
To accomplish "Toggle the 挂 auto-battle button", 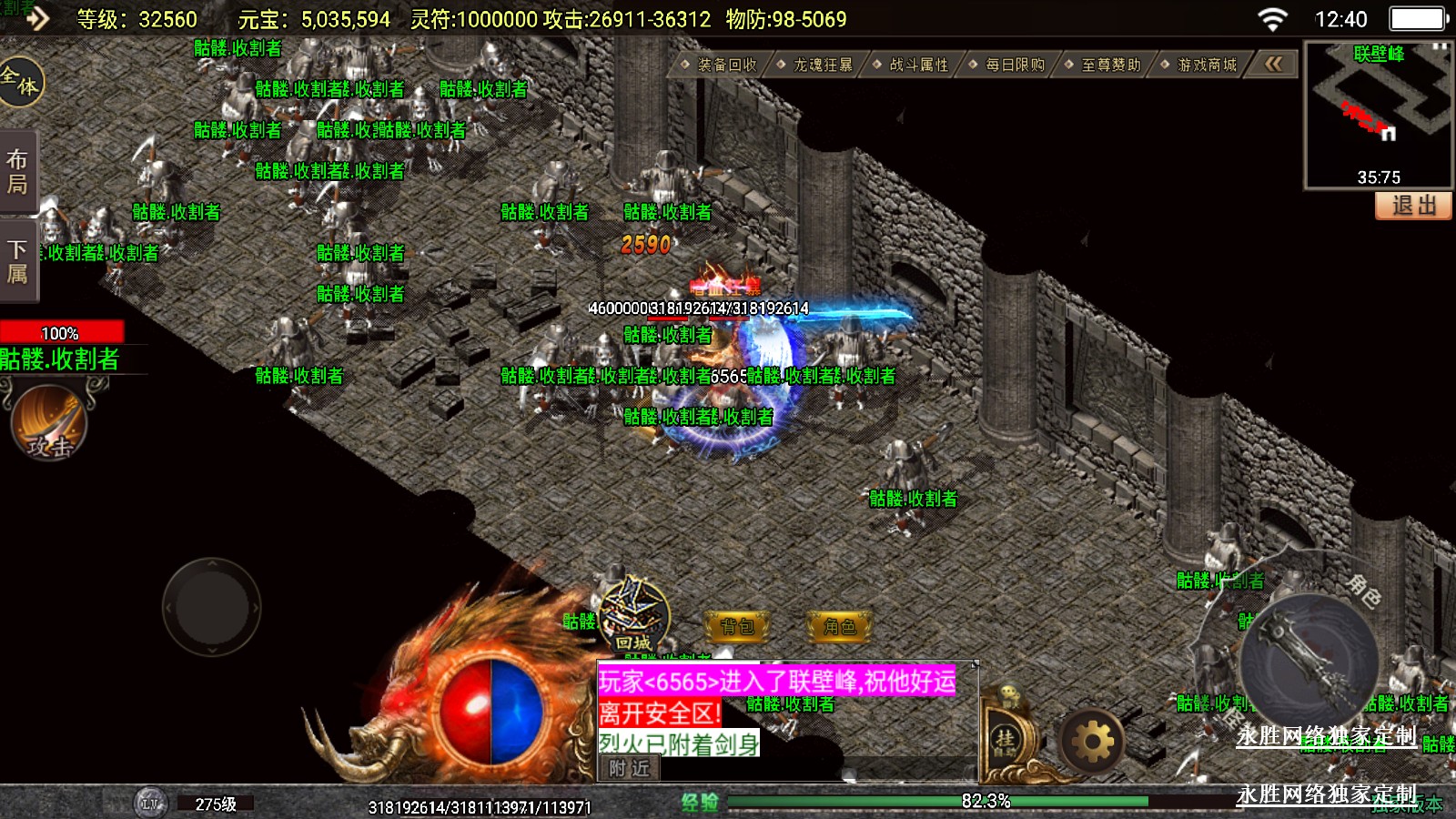I will point(1006,739).
